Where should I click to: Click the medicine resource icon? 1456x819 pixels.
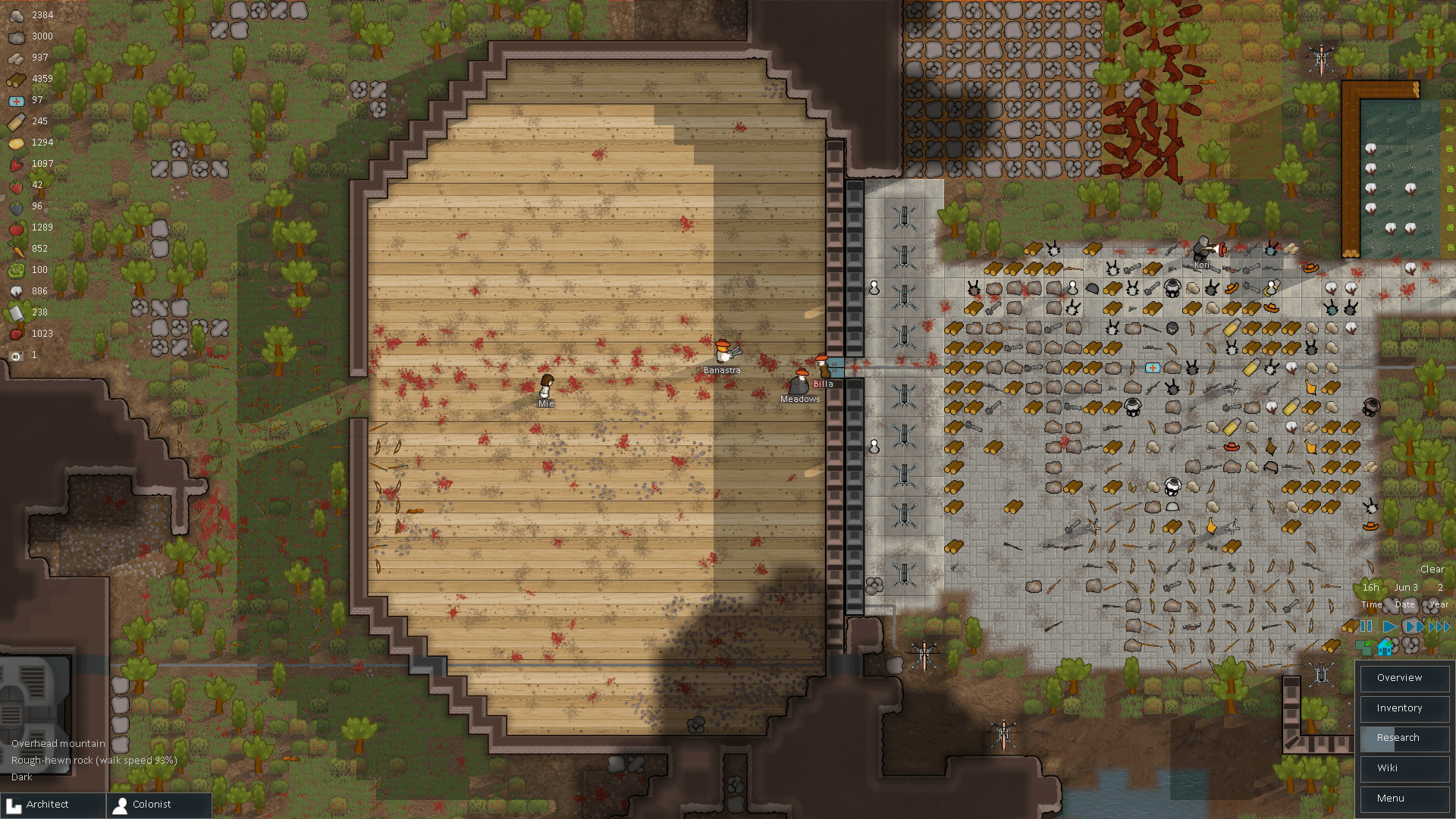[x=15, y=100]
